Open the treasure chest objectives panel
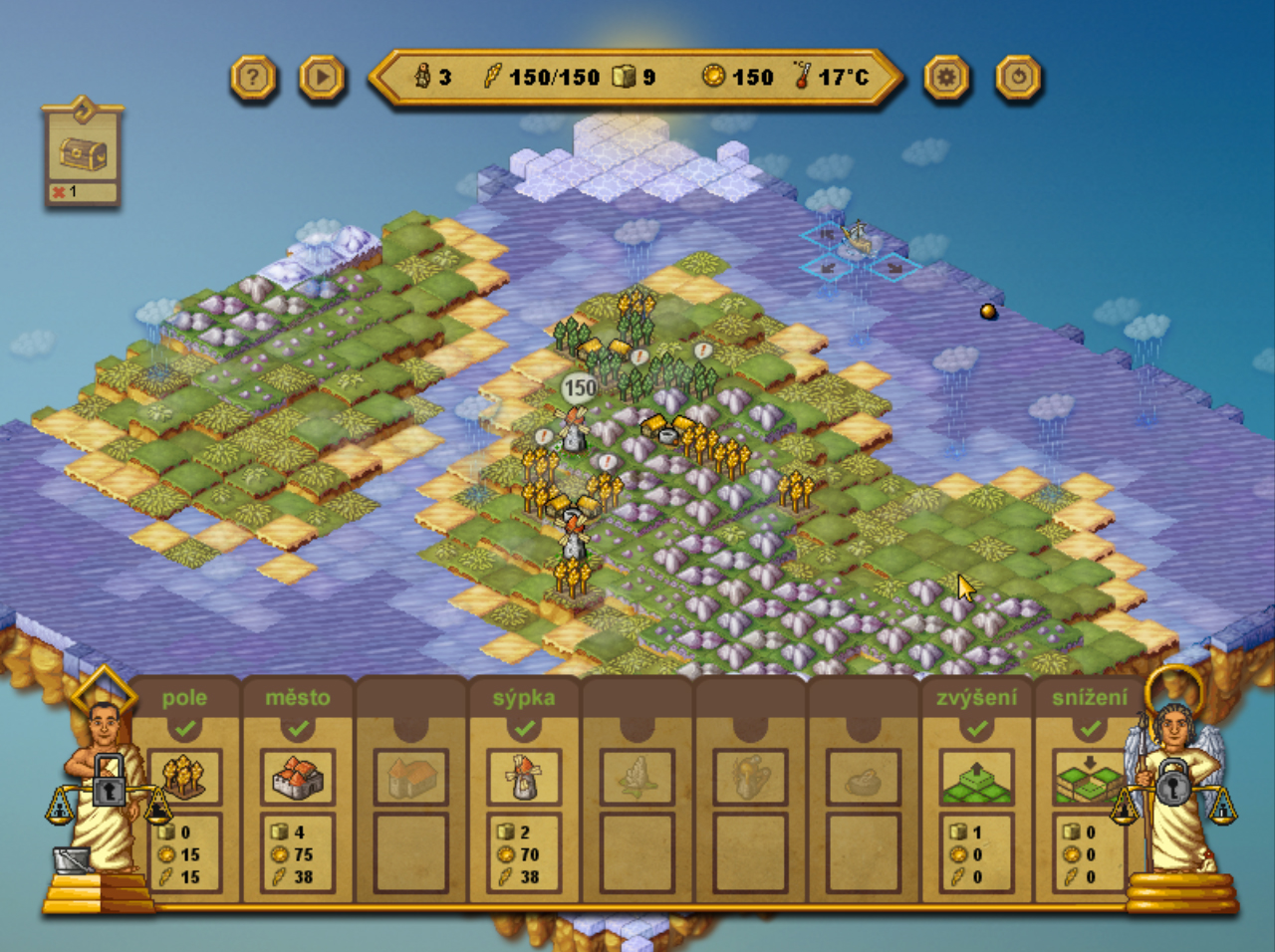 pyautogui.click(x=83, y=154)
